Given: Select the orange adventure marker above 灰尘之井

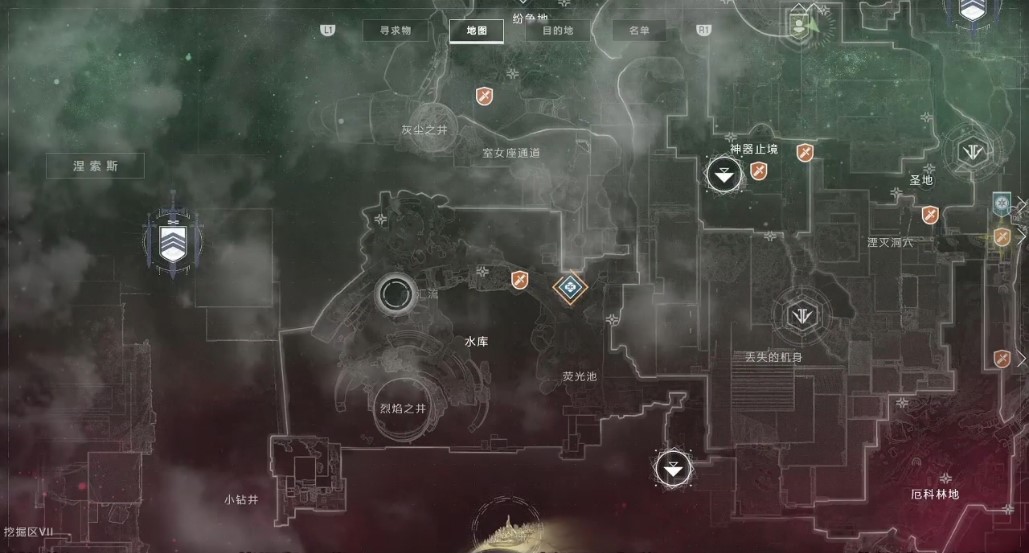Looking at the screenshot, I should (x=485, y=95).
